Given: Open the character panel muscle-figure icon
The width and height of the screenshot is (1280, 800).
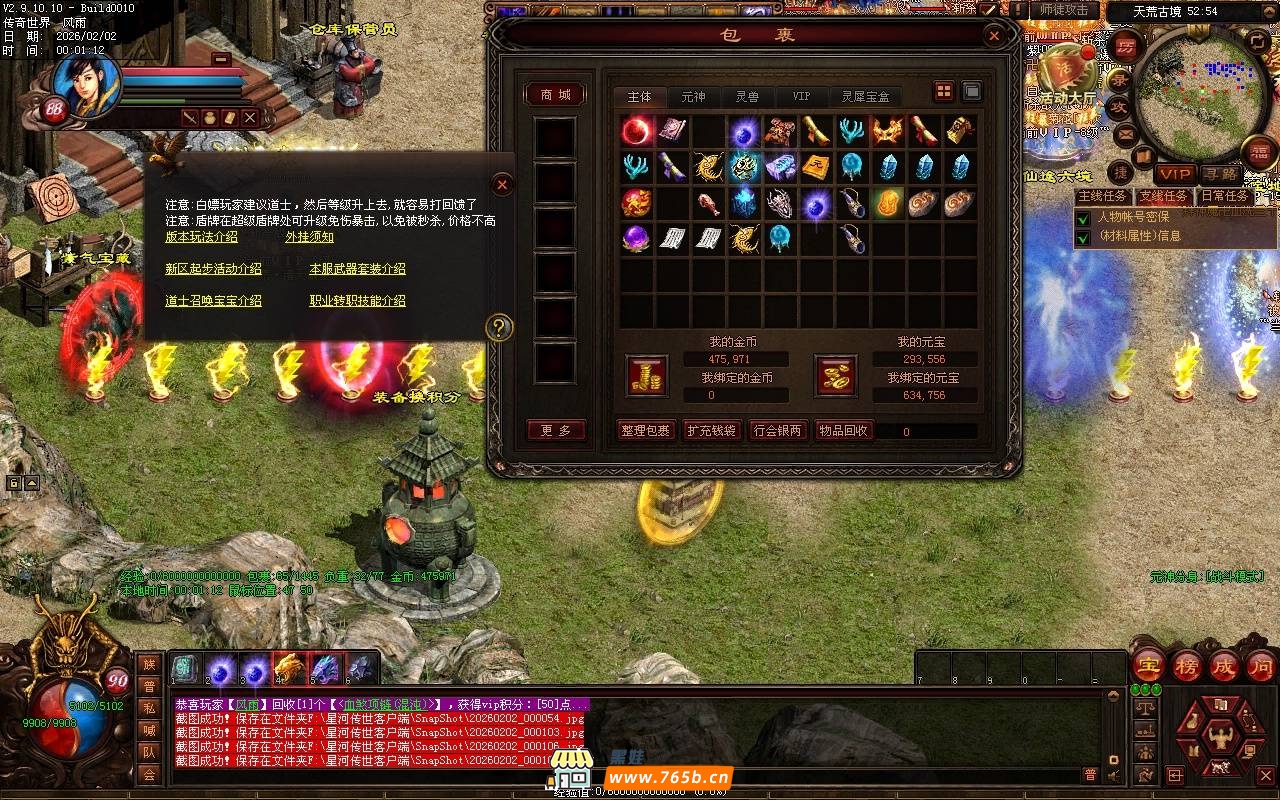Looking at the screenshot, I should click(x=1217, y=737).
